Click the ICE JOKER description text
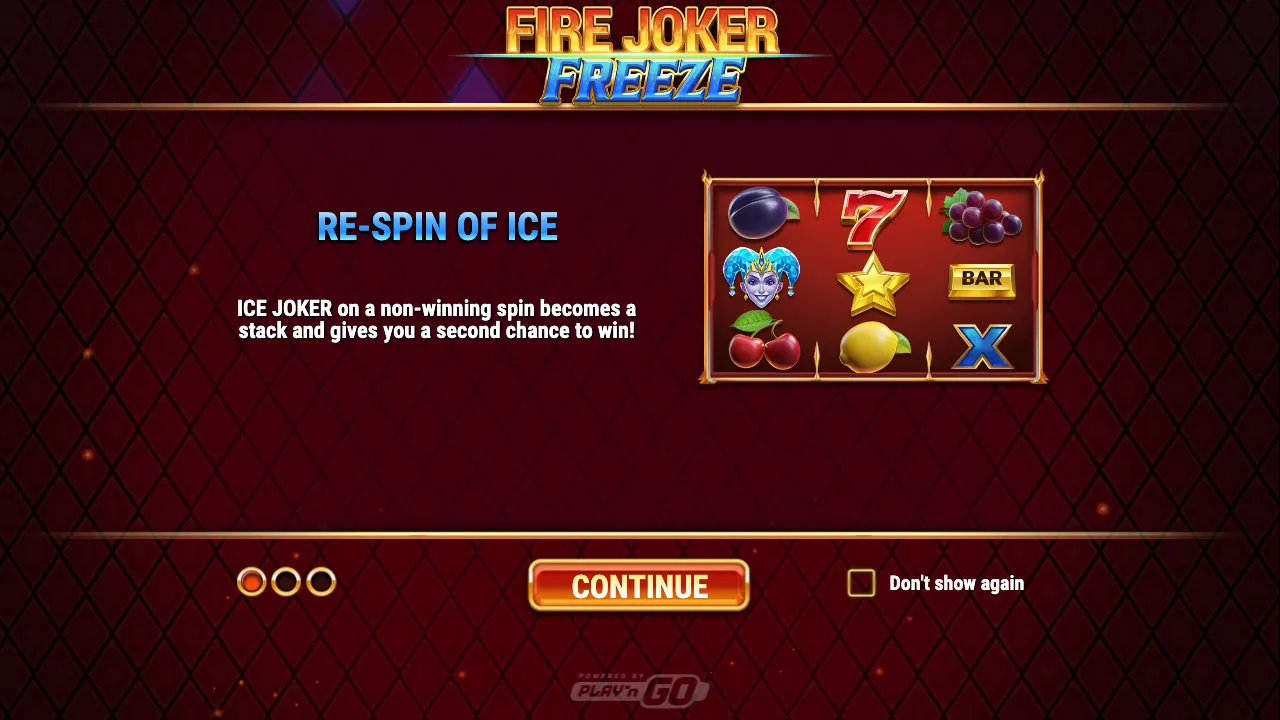Viewport: 1280px width, 720px height. pyautogui.click(x=437, y=319)
